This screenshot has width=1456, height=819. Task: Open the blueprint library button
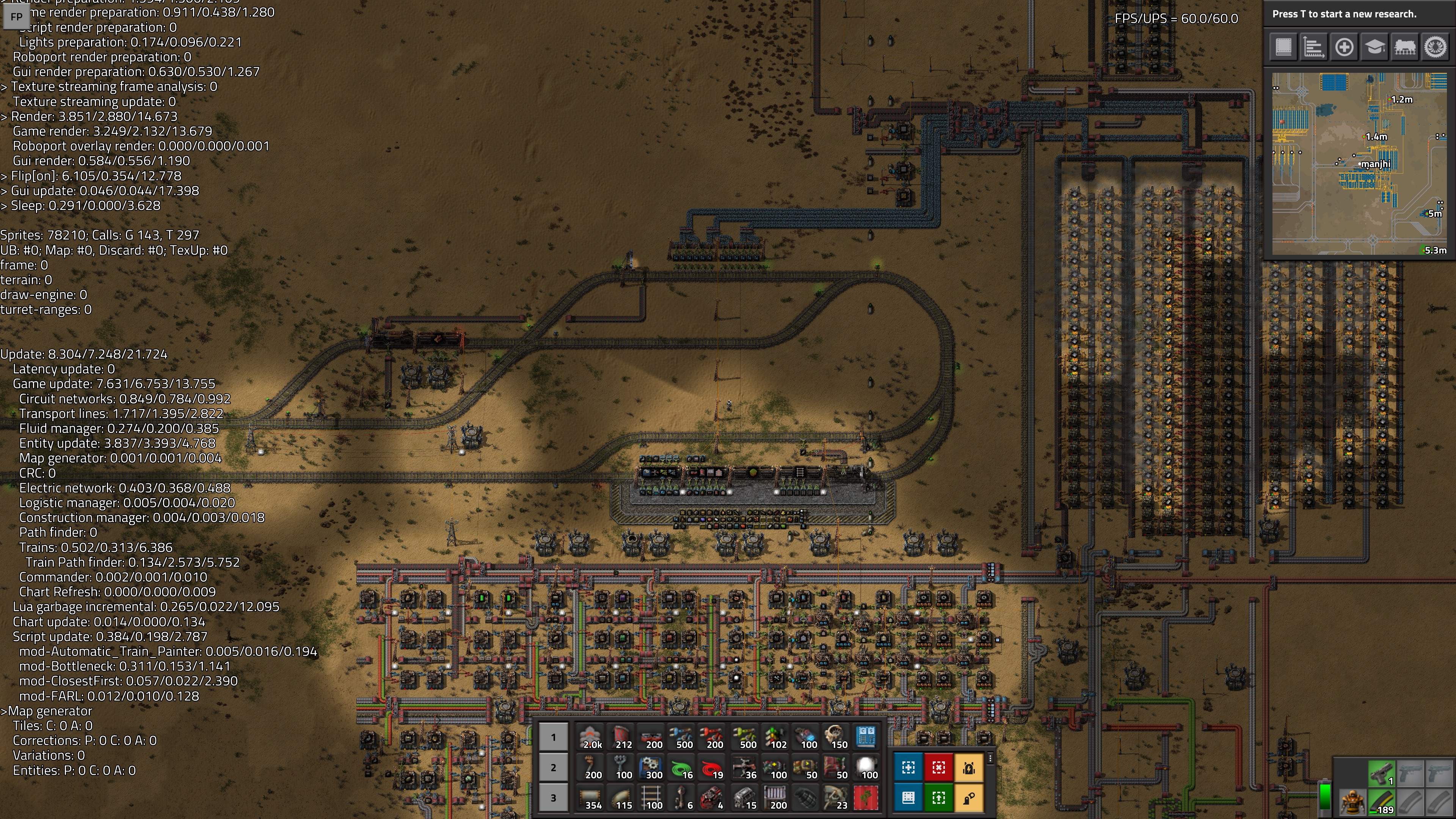click(1283, 47)
